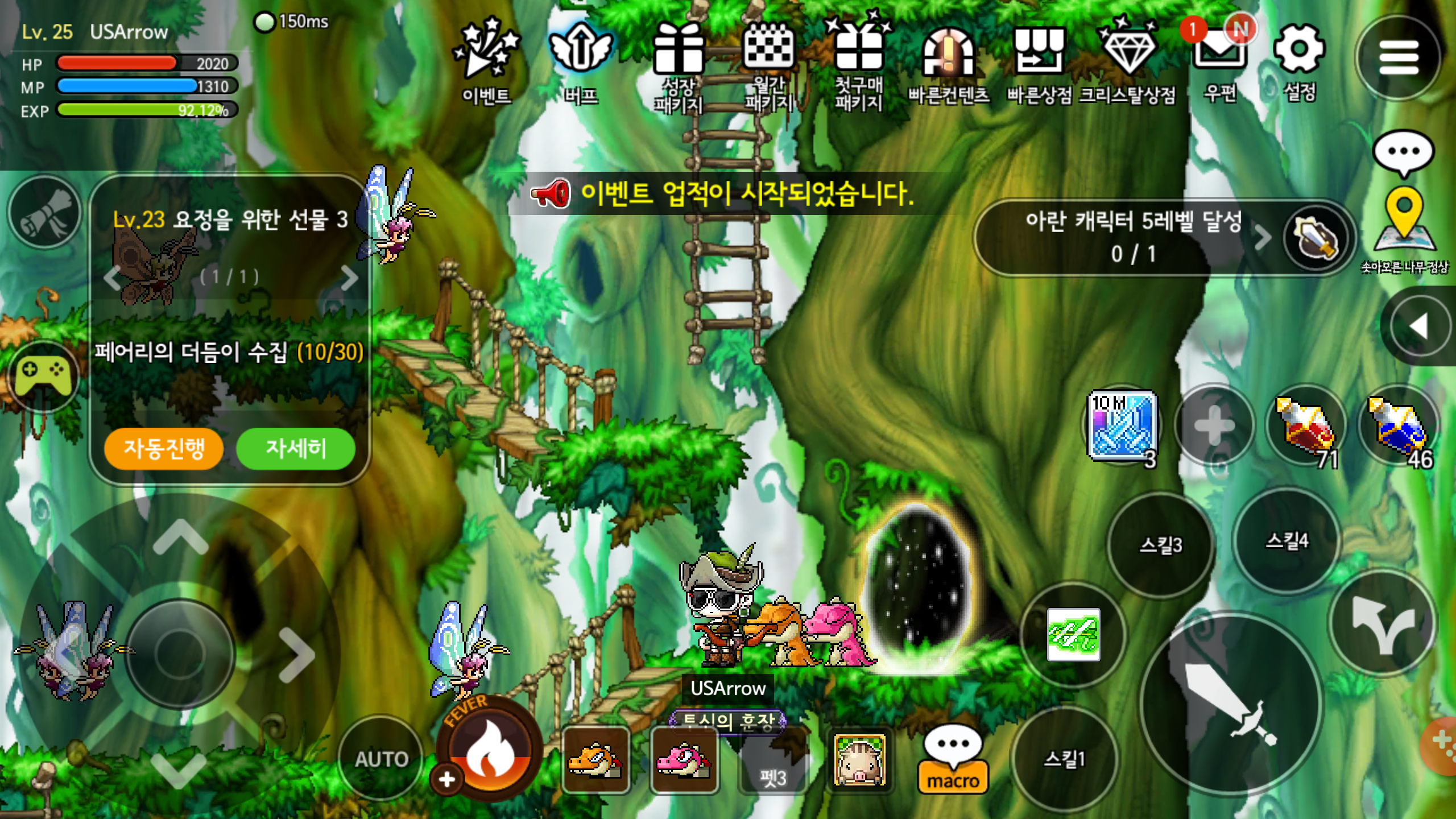The width and height of the screenshot is (1456, 819).
Task: Toggle AUTO battle mode
Action: 381,759
